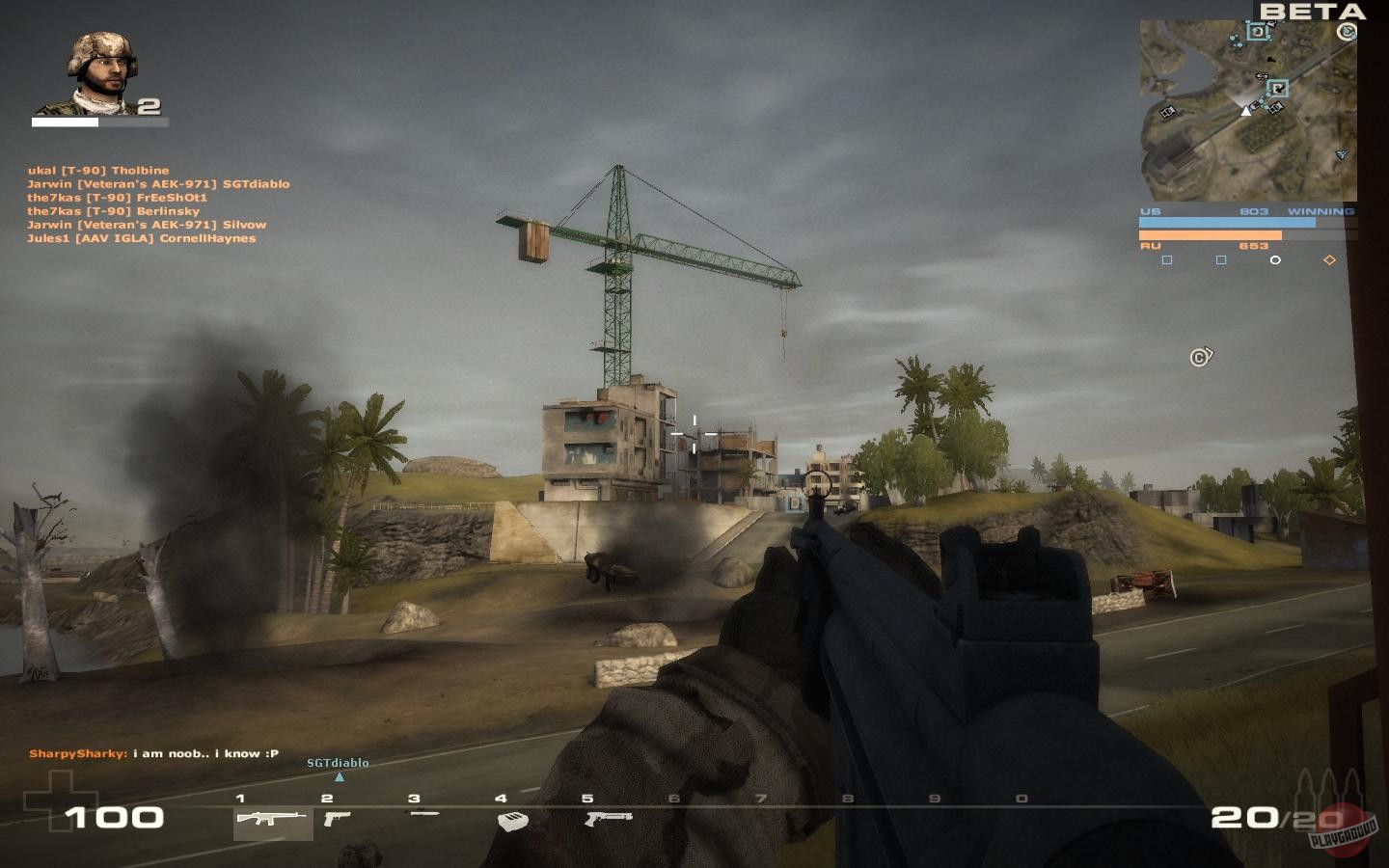Toggle the white circle objective marker

click(1275, 259)
